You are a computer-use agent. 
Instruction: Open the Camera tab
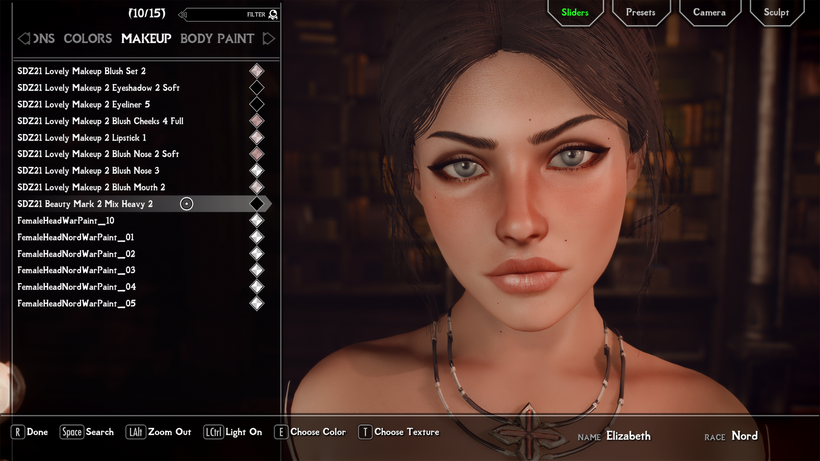[x=709, y=13]
